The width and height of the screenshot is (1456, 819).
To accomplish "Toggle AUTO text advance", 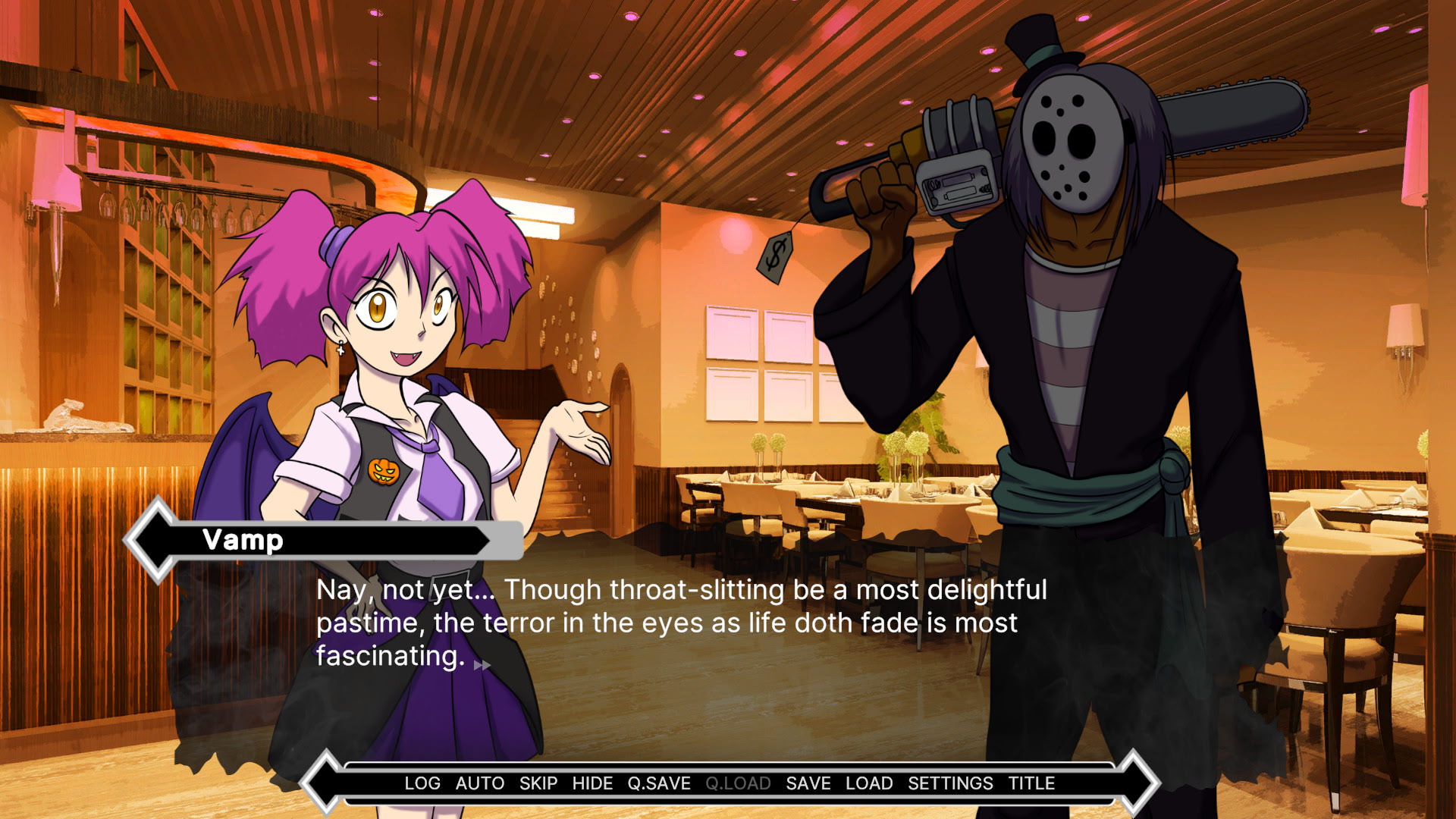I will (479, 783).
